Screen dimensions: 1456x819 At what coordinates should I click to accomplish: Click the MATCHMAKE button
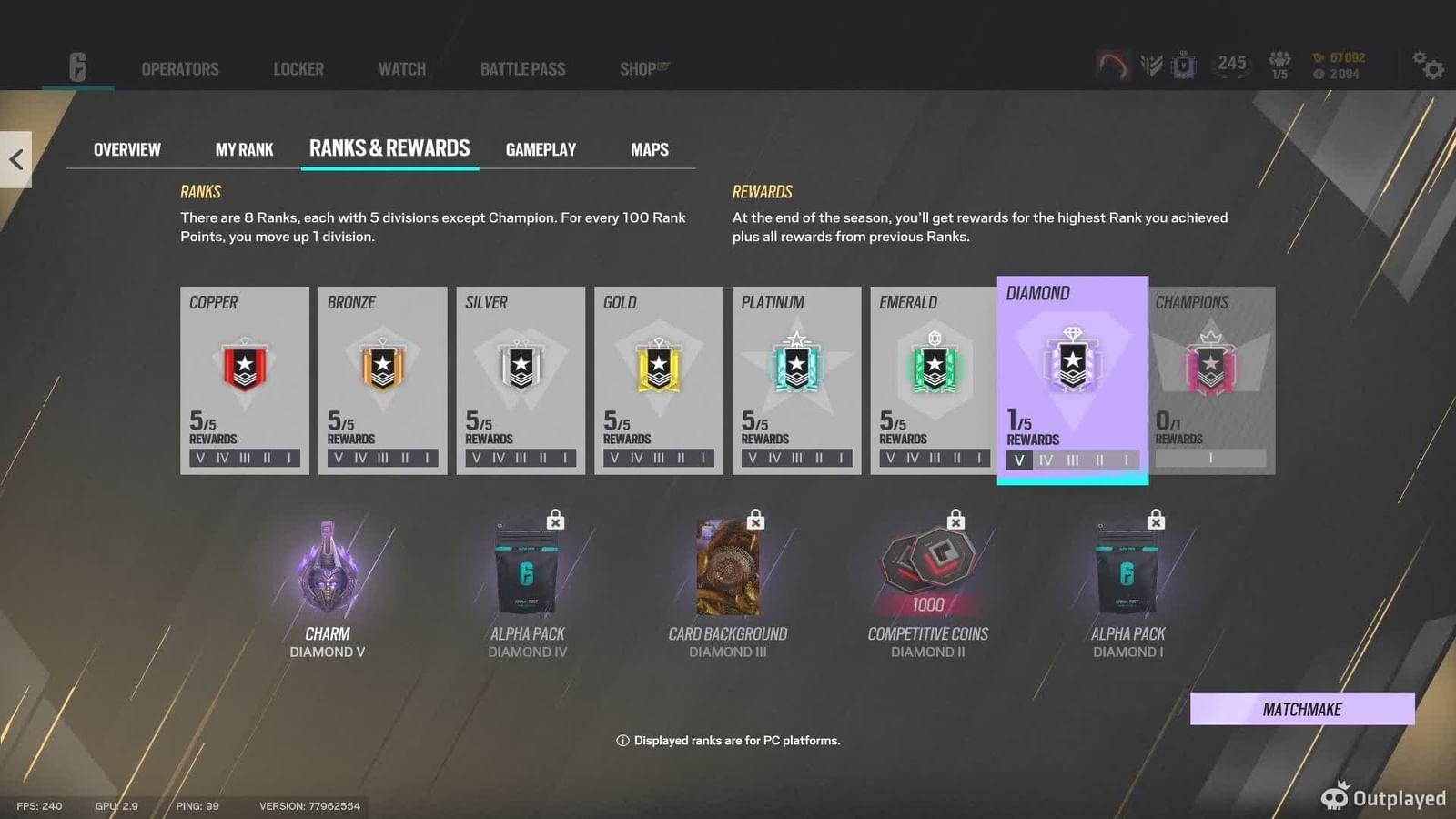click(1302, 709)
